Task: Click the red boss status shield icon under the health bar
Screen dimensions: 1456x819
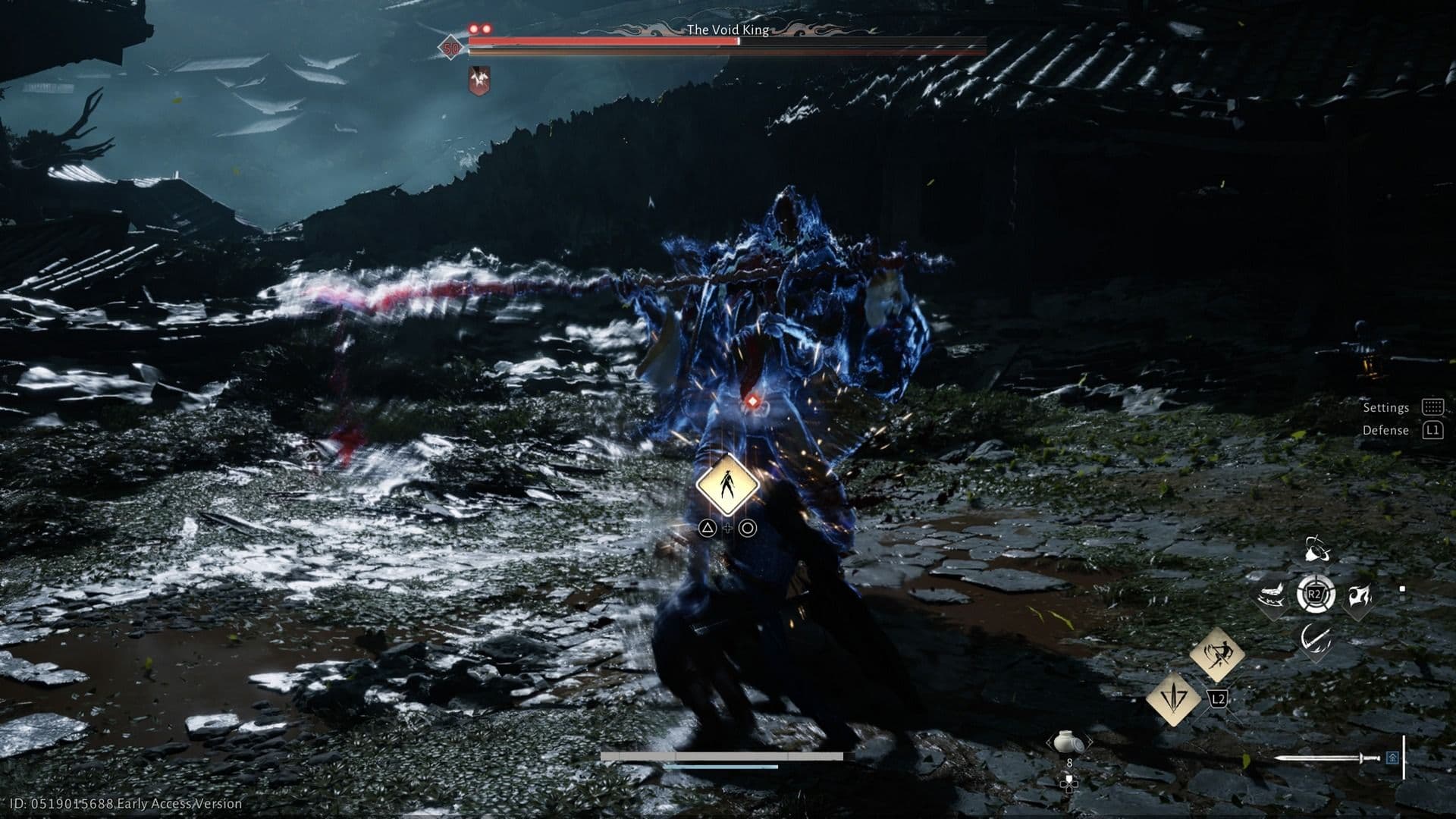Action: (x=479, y=80)
